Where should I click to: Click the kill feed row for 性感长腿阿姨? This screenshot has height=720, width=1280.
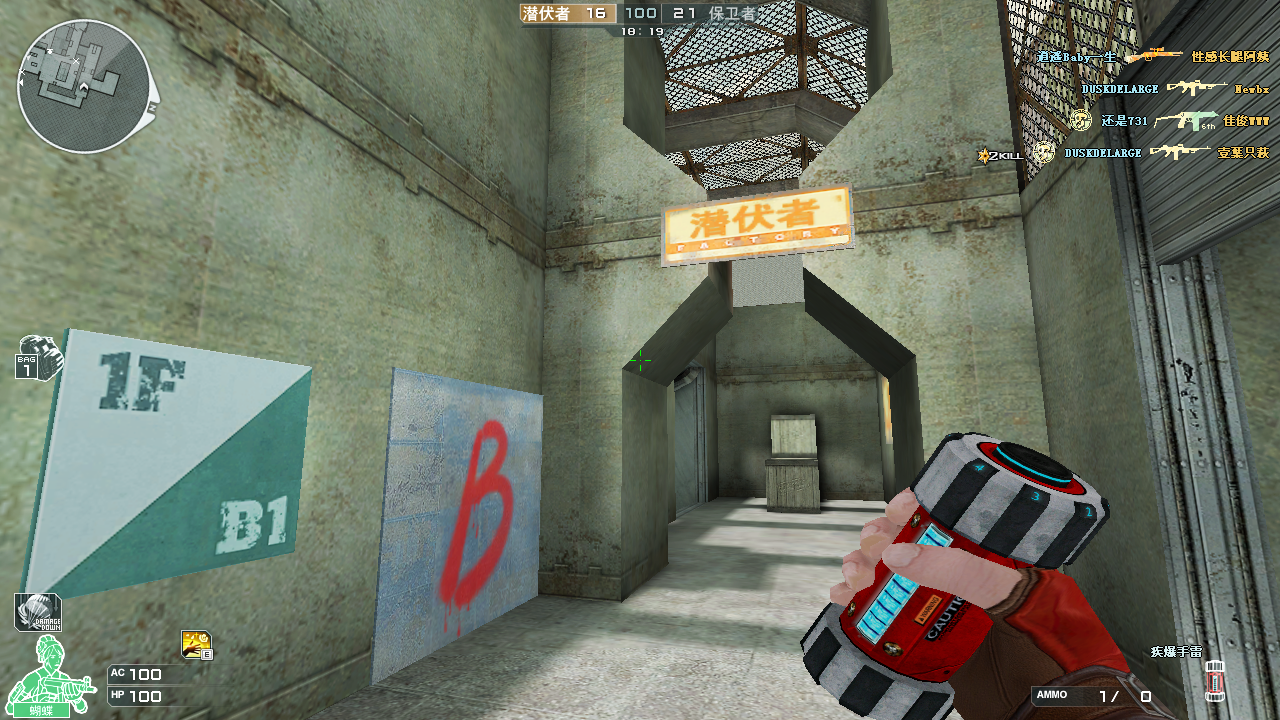point(1153,57)
